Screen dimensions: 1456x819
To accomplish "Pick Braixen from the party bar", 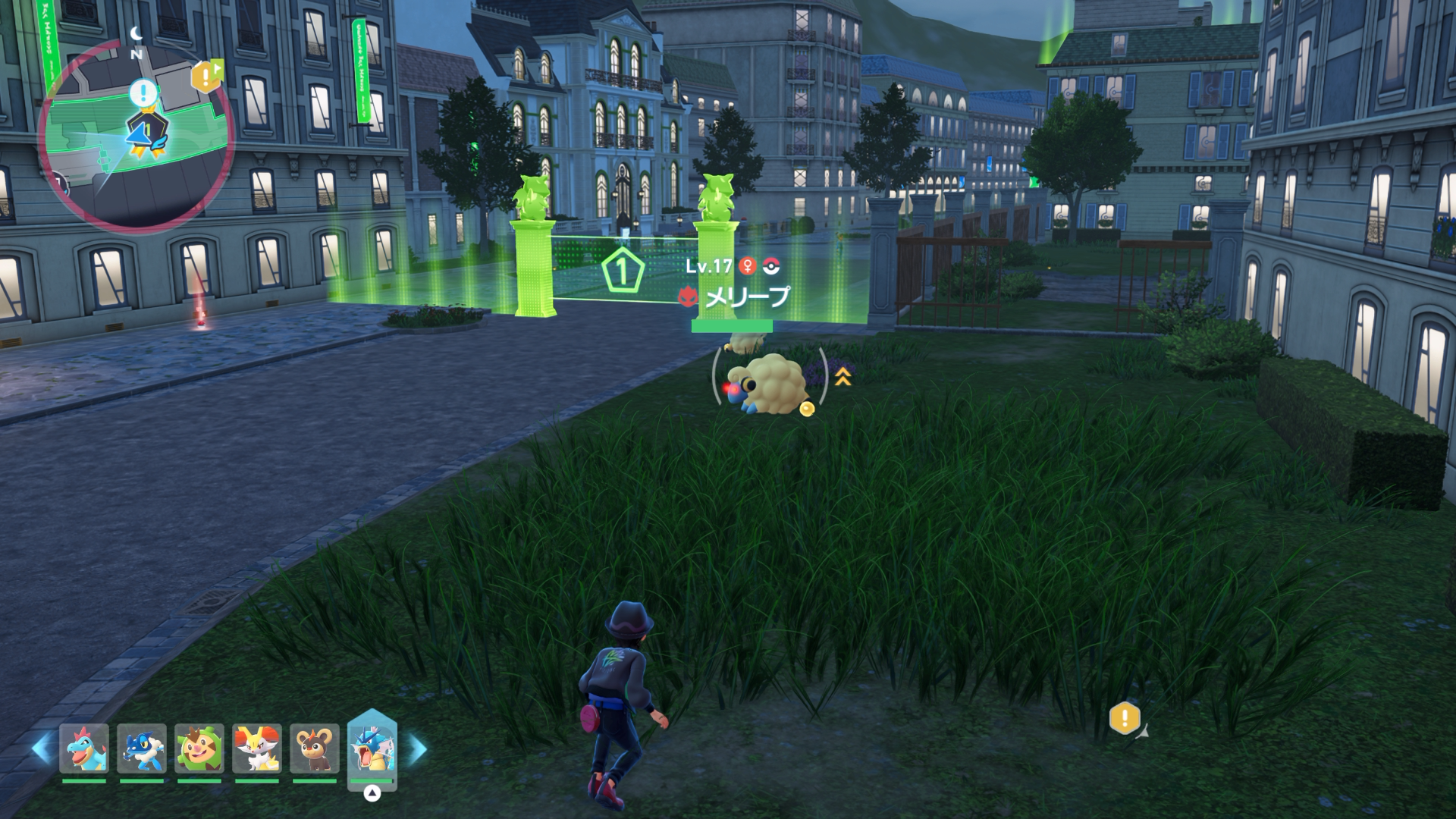I will click(x=257, y=748).
